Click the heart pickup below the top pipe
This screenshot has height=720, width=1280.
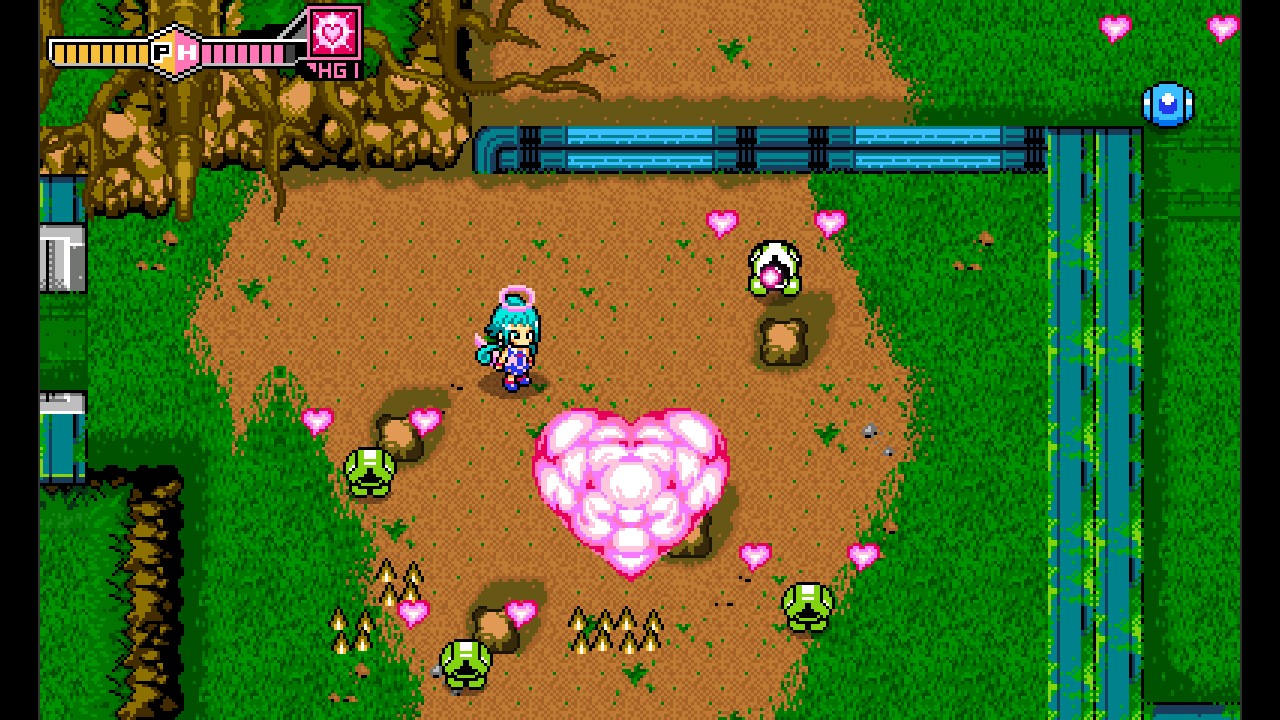722,221
